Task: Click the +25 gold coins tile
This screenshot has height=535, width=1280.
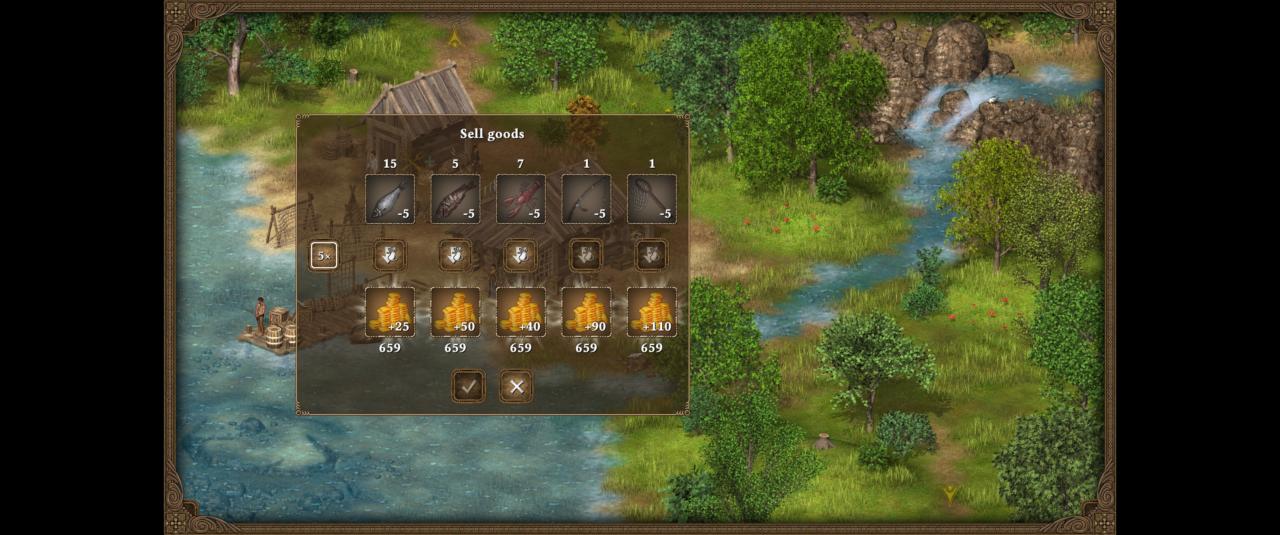Action: tap(390, 312)
